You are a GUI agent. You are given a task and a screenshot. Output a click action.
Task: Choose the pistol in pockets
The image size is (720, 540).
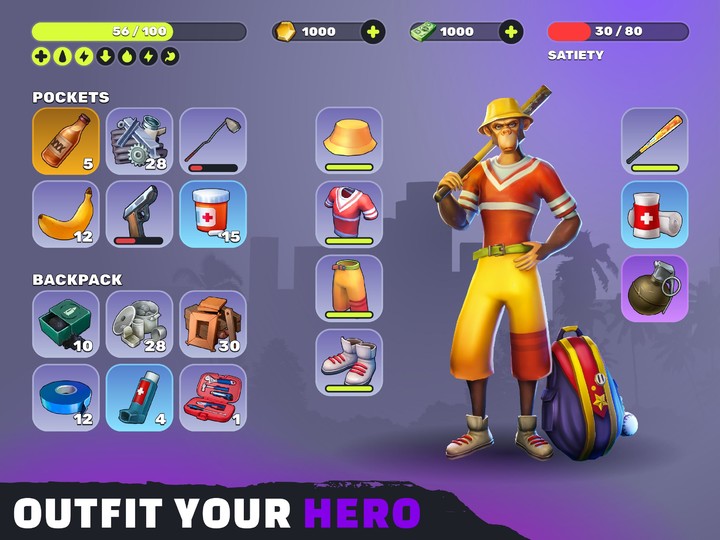tap(139, 214)
